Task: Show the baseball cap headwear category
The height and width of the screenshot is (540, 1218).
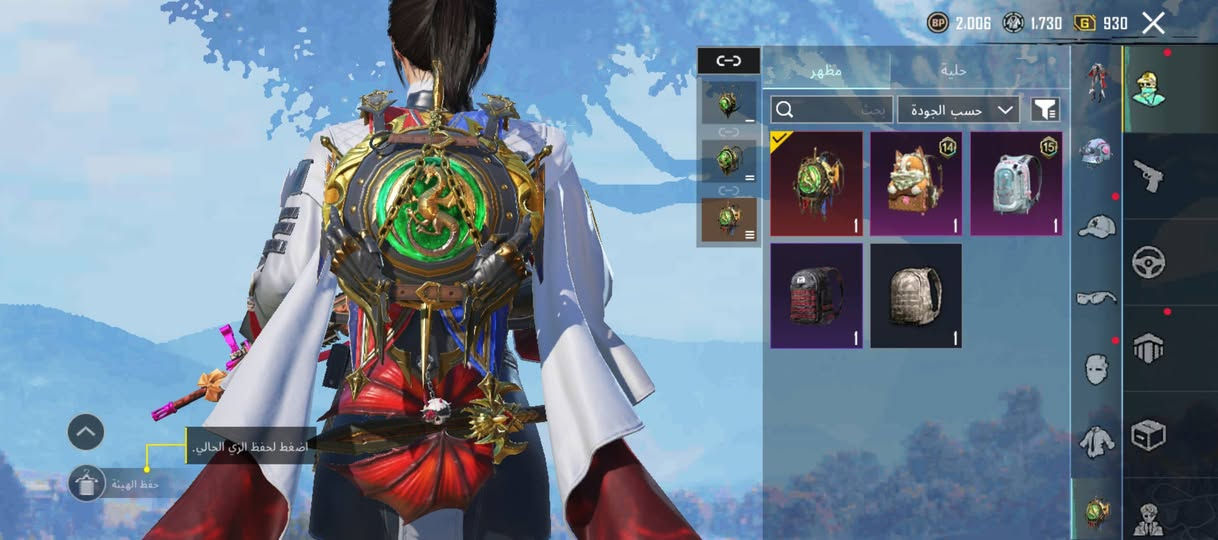Action: 1096,226
